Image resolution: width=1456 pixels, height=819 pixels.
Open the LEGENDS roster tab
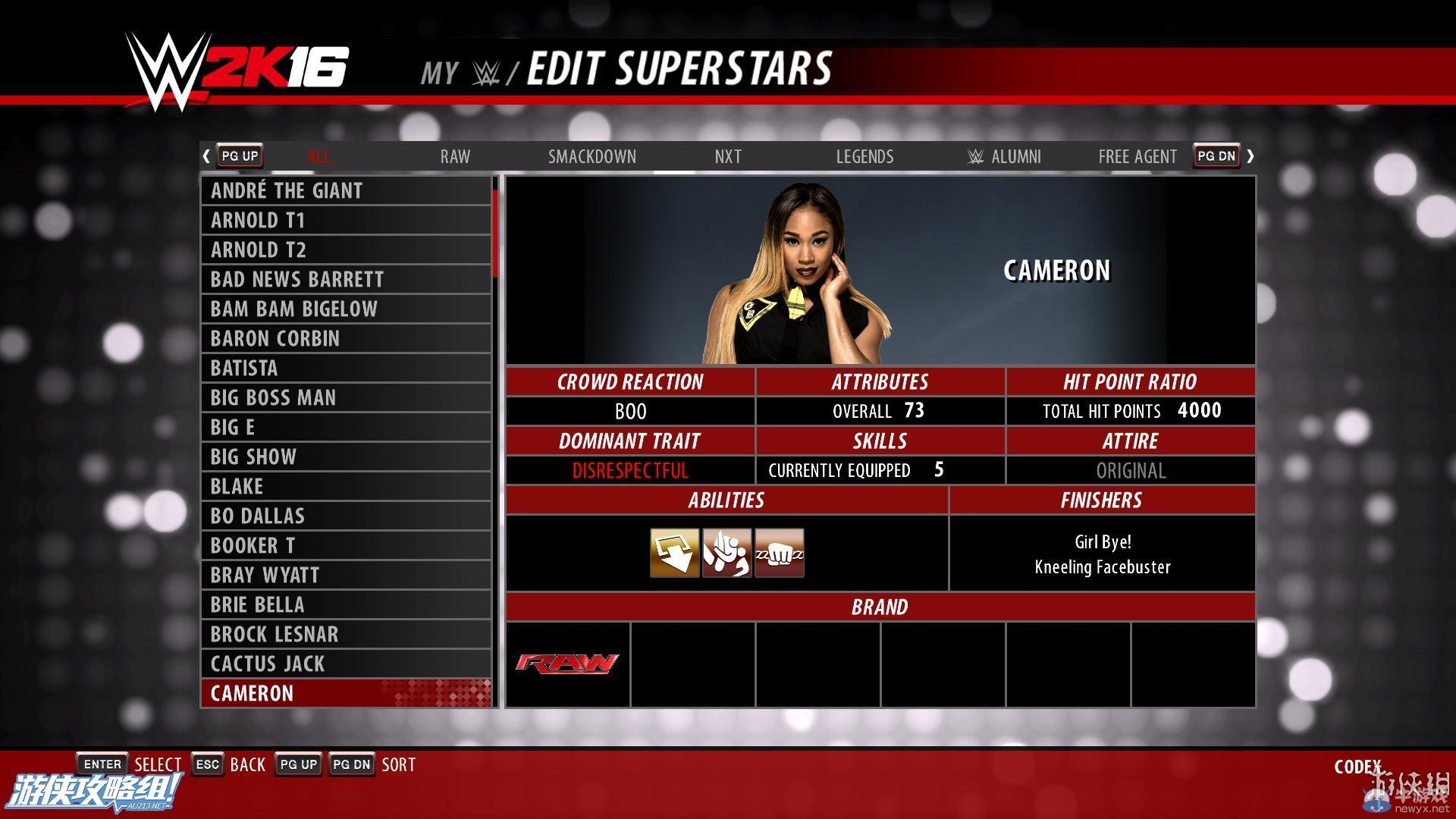click(x=864, y=156)
